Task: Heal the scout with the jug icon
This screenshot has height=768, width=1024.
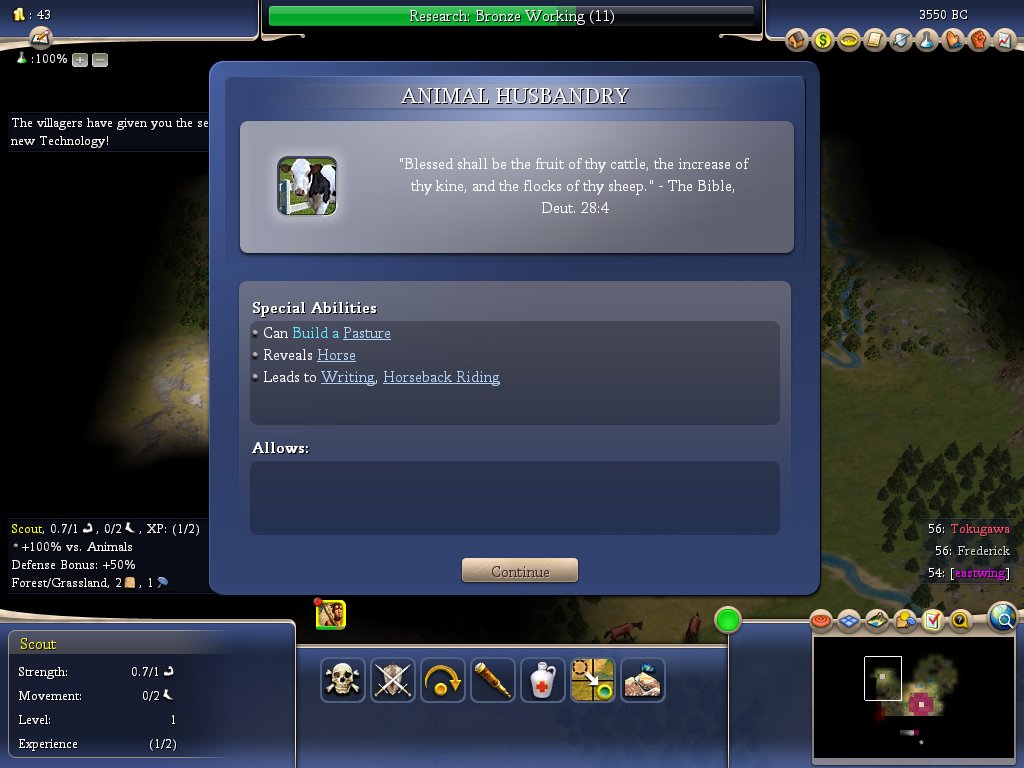Action: (543, 680)
